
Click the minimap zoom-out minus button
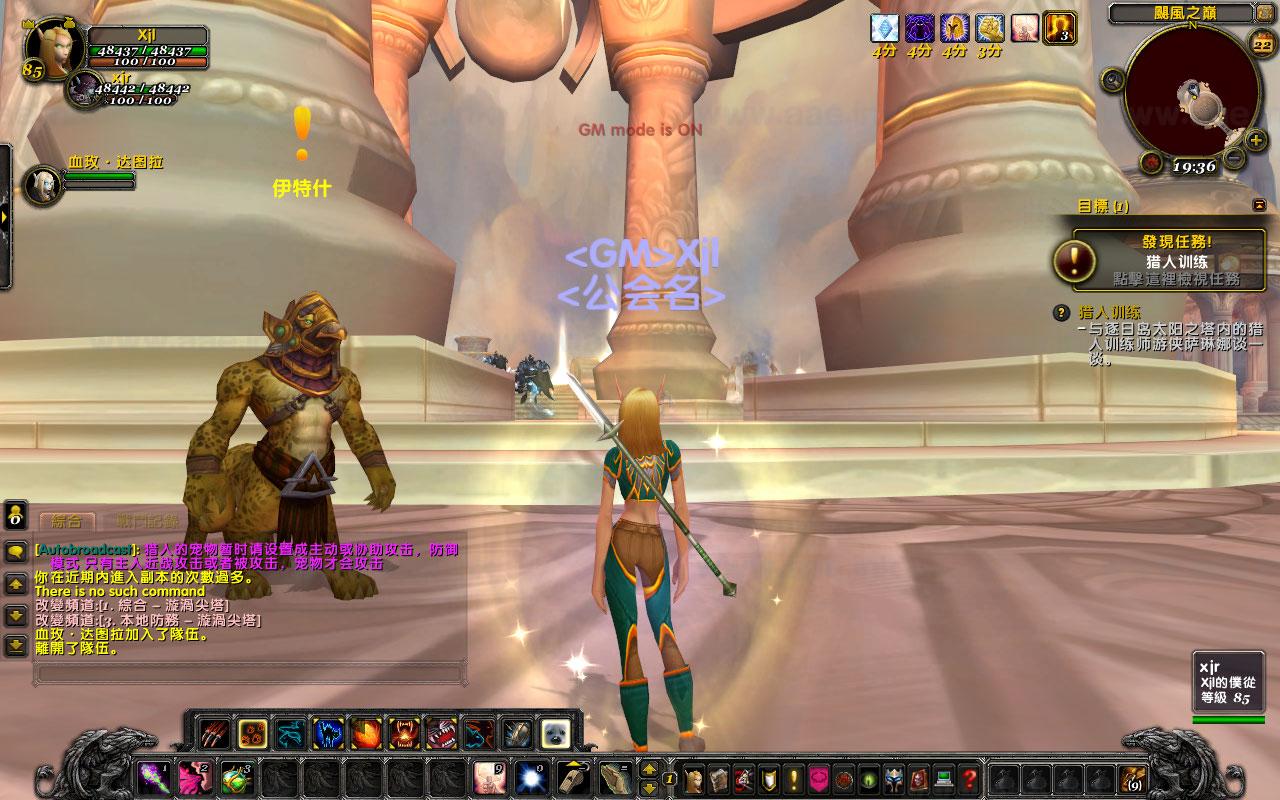pyautogui.click(x=1234, y=158)
